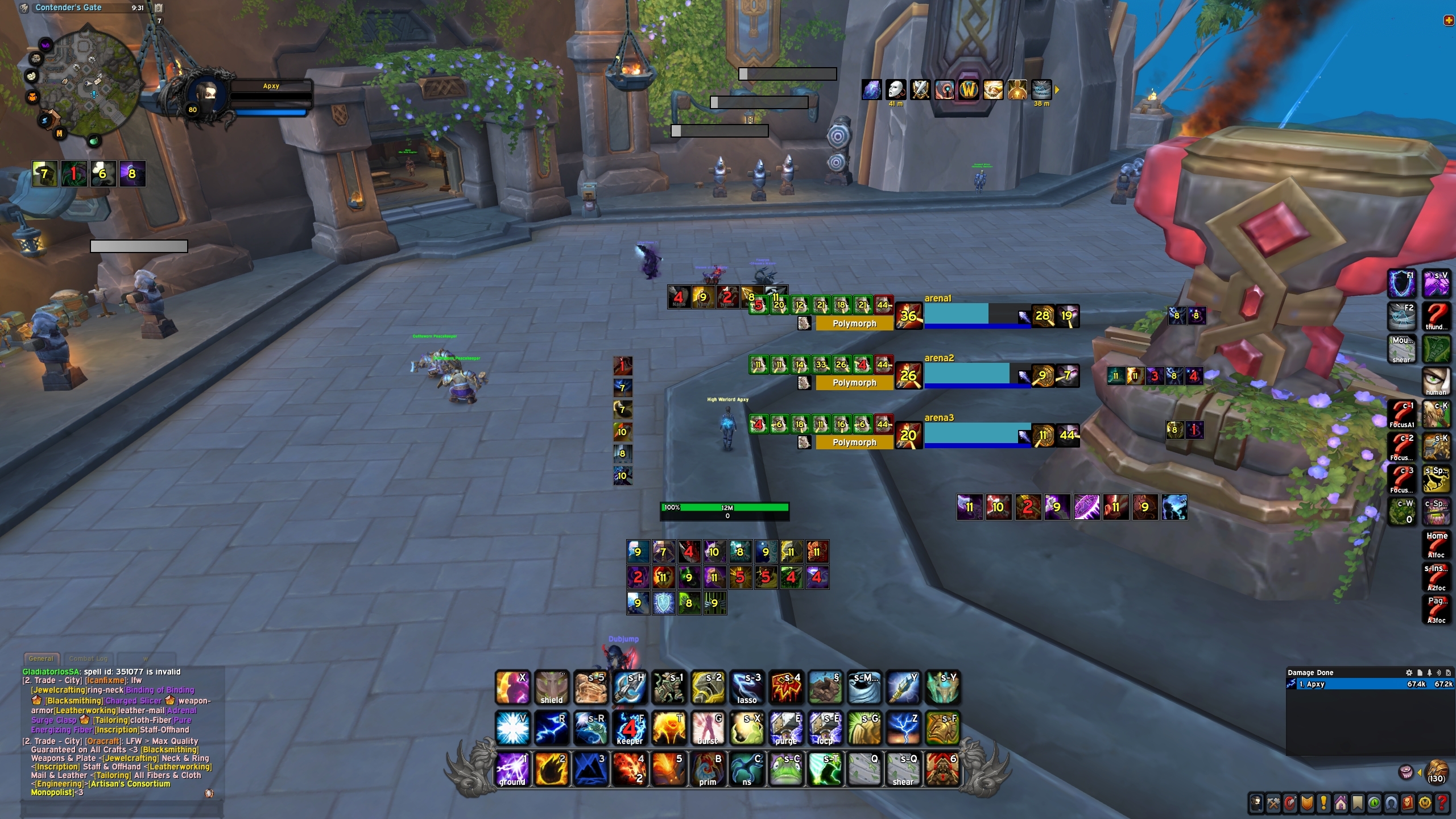Click the circular minimap
Viewport: 1456px width, 819px height.
pos(83,81)
